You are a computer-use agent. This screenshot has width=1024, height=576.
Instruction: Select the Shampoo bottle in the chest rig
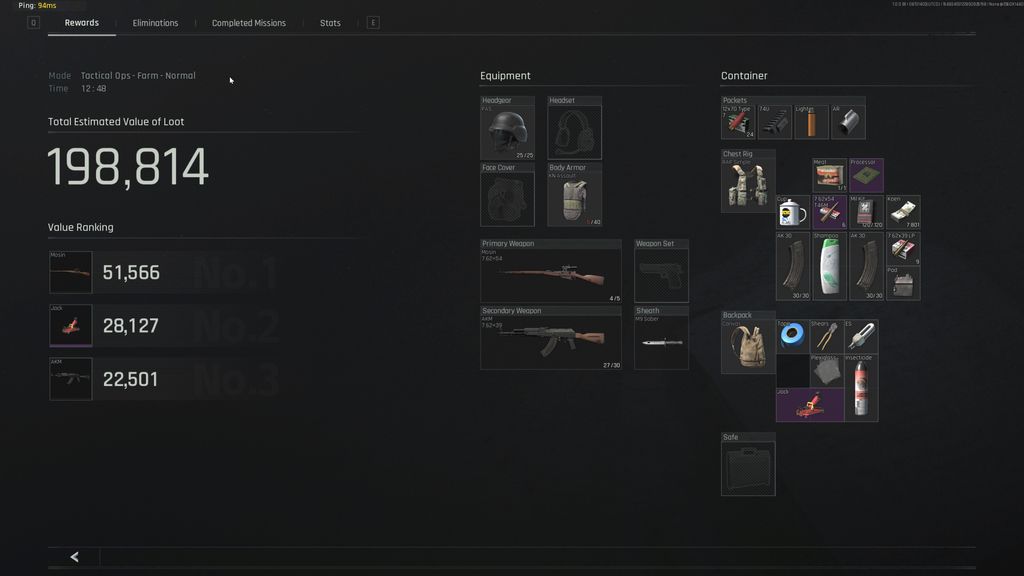(x=827, y=267)
